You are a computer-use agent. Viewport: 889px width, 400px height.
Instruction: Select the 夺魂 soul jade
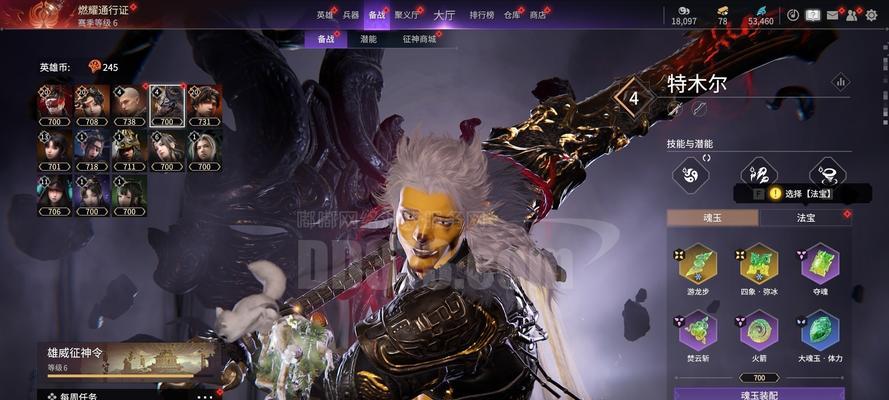pyautogui.click(x=820, y=264)
